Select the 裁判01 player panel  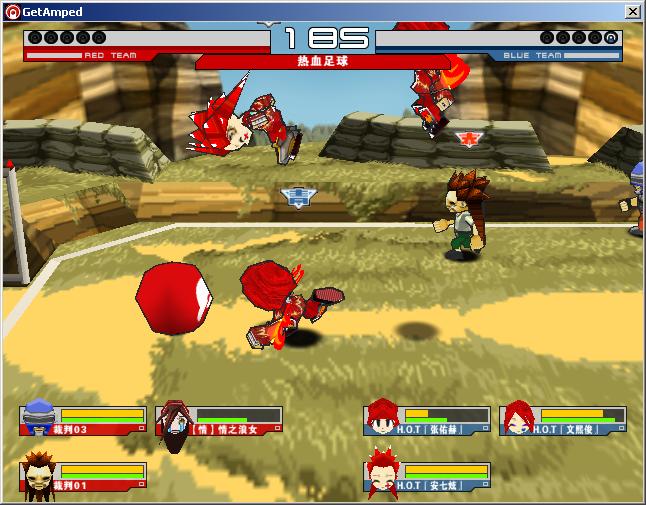pyautogui.click(x=83, y=476)
